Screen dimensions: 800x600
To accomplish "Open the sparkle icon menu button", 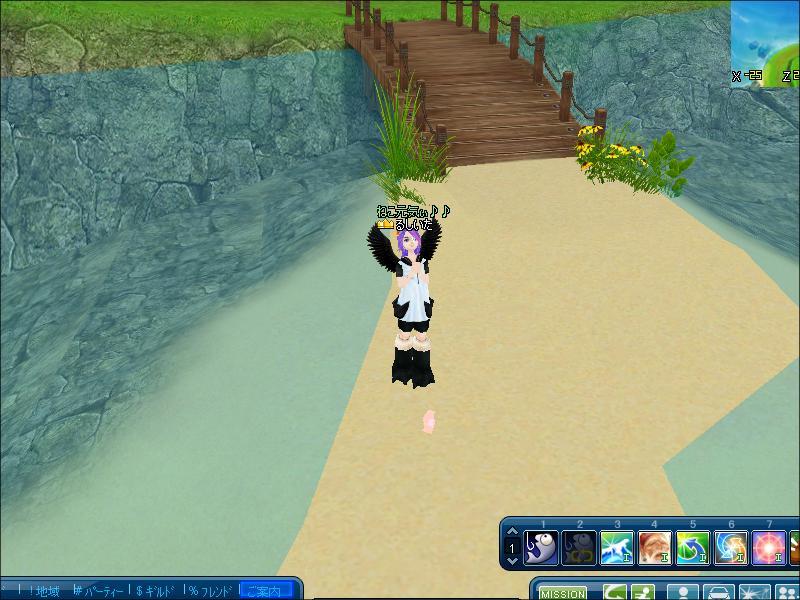I will point(753,593).
